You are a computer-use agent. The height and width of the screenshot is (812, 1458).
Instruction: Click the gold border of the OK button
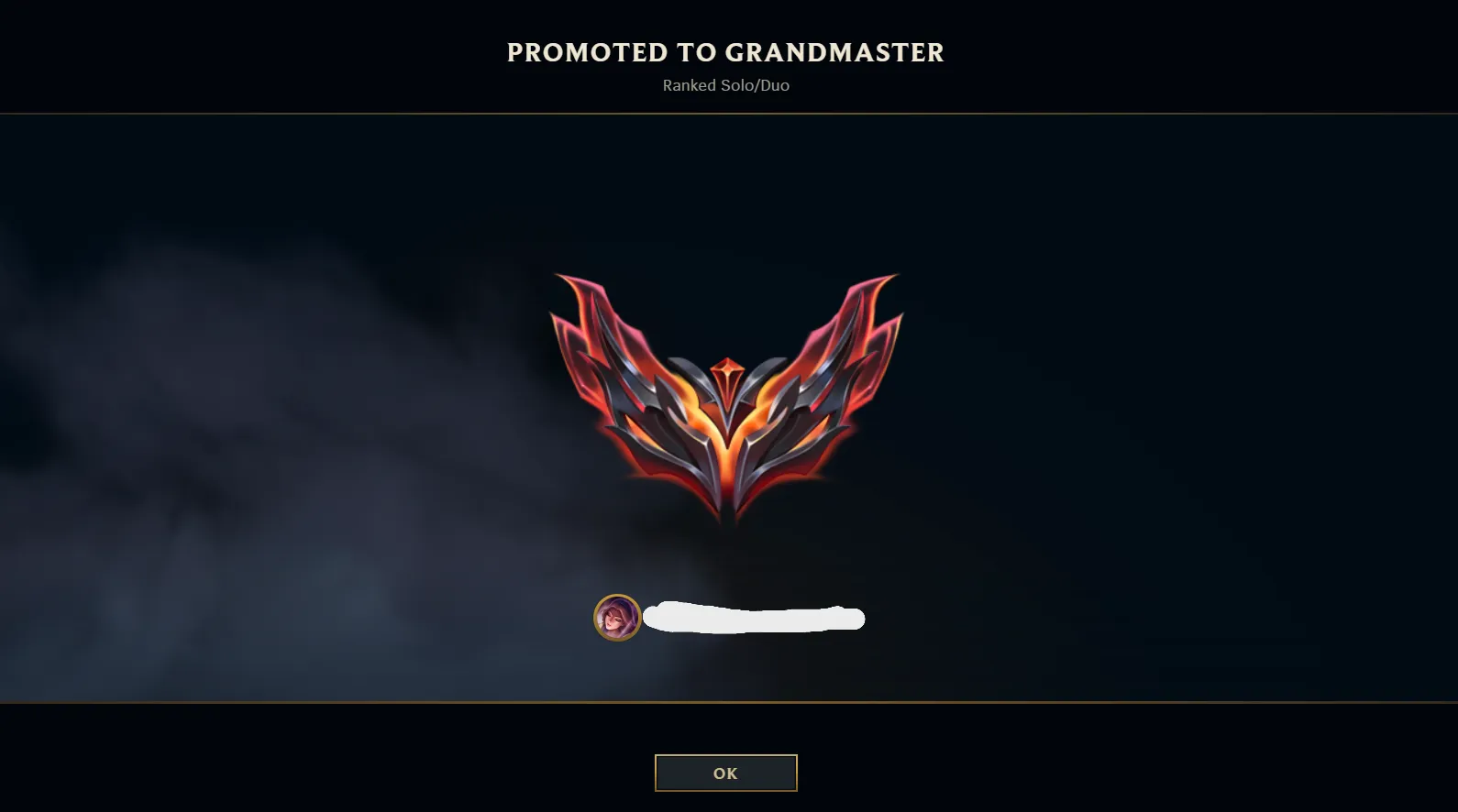tap(655, 773)
